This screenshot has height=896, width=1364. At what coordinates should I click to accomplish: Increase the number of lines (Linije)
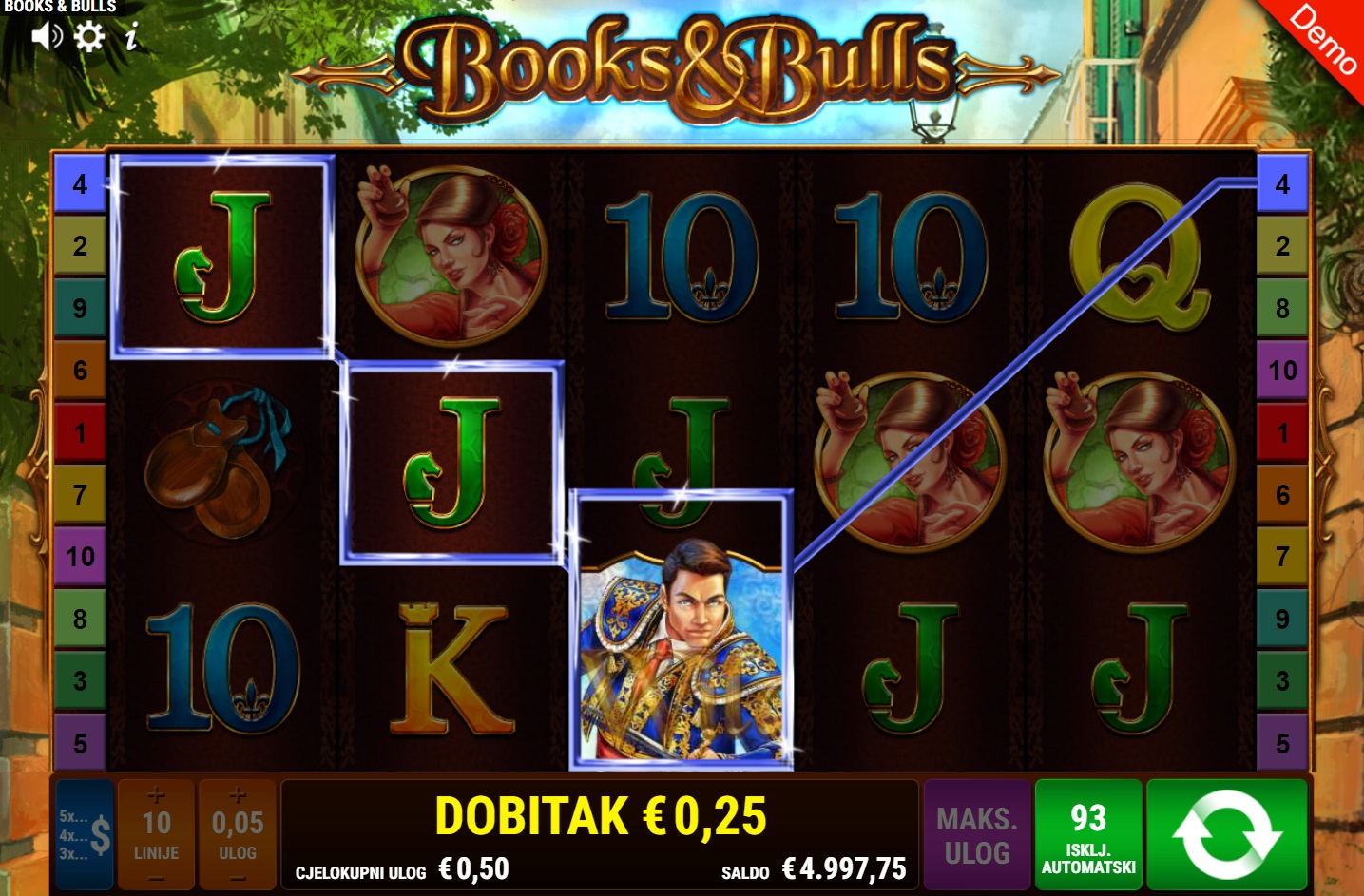157,795
